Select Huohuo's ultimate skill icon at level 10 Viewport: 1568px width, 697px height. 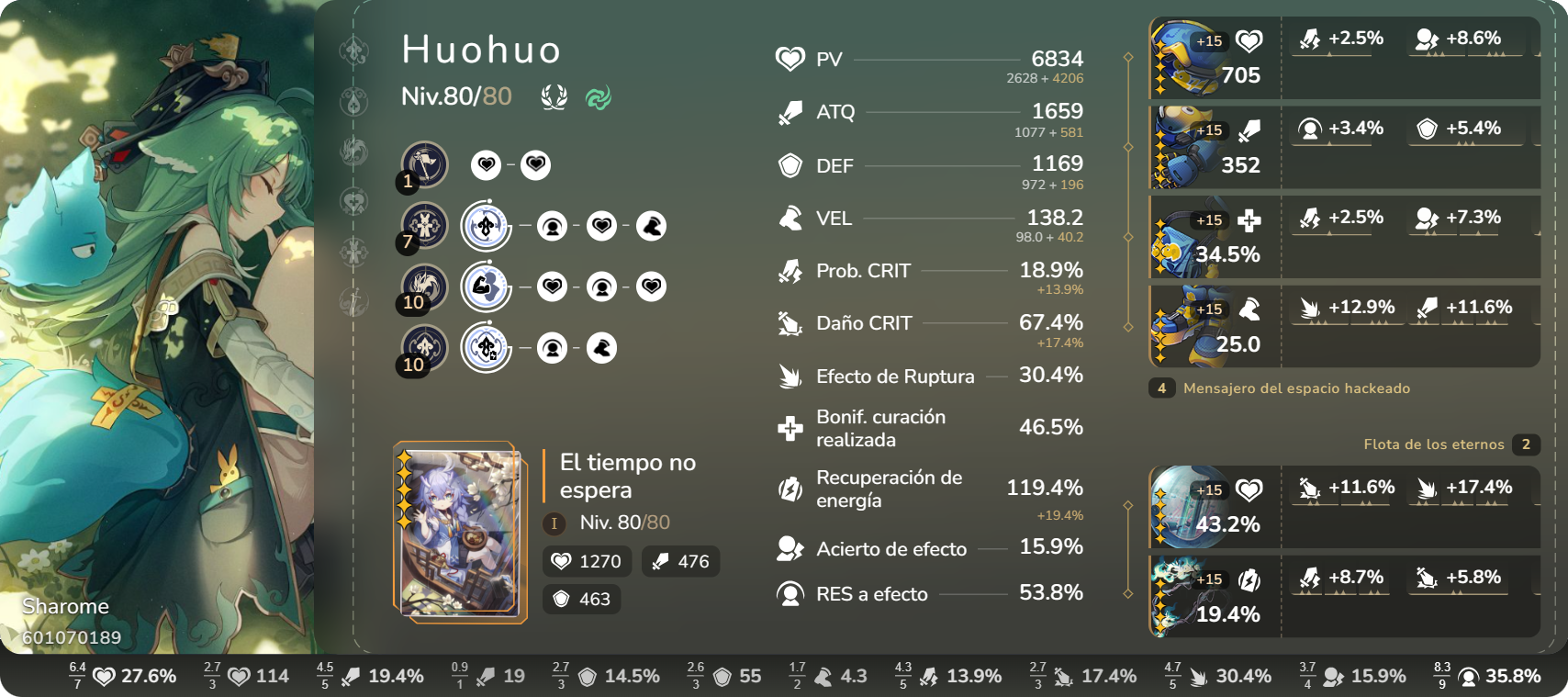421,287
